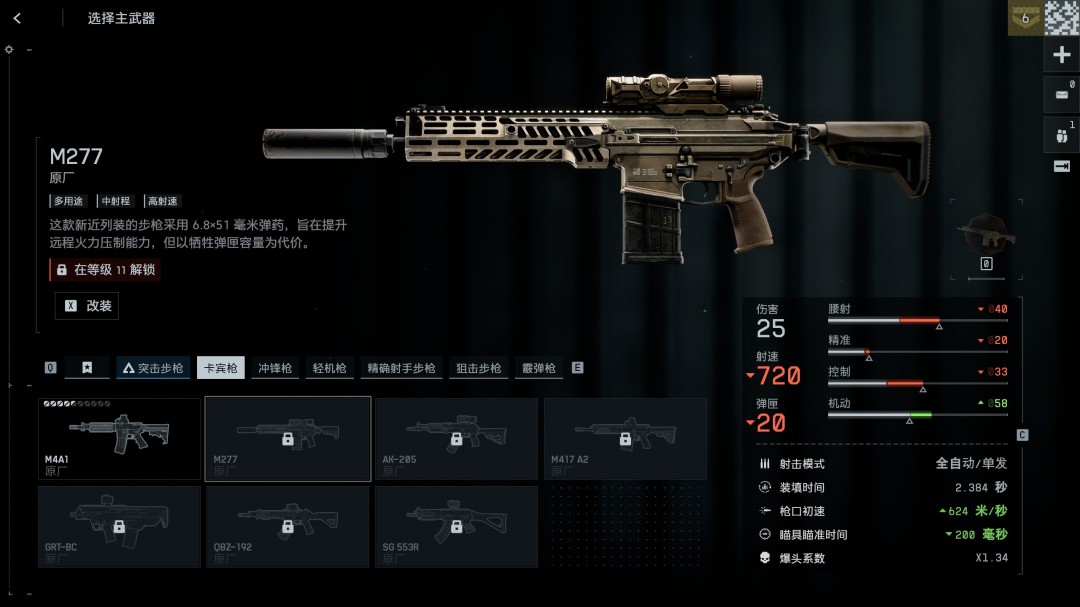This screenshot has width=1080, height=607.
Task: Select the locked GRT-BC weapon tile
Action: (x=119, y=526)
